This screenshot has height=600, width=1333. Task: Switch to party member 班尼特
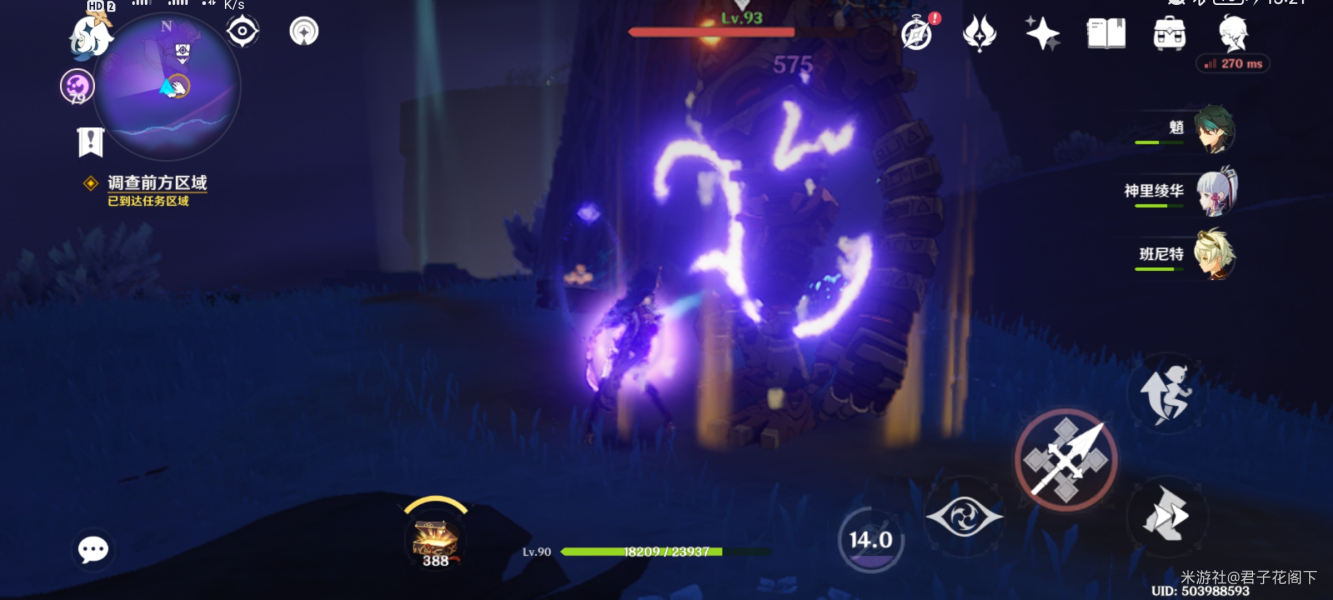1212,255
